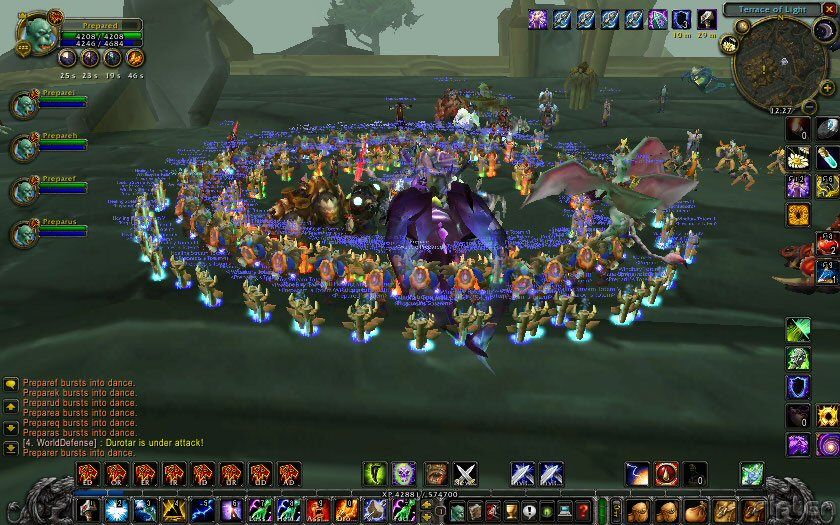Open the chat menu speech bubble button
840x525 pixels.
click(10, 383)
